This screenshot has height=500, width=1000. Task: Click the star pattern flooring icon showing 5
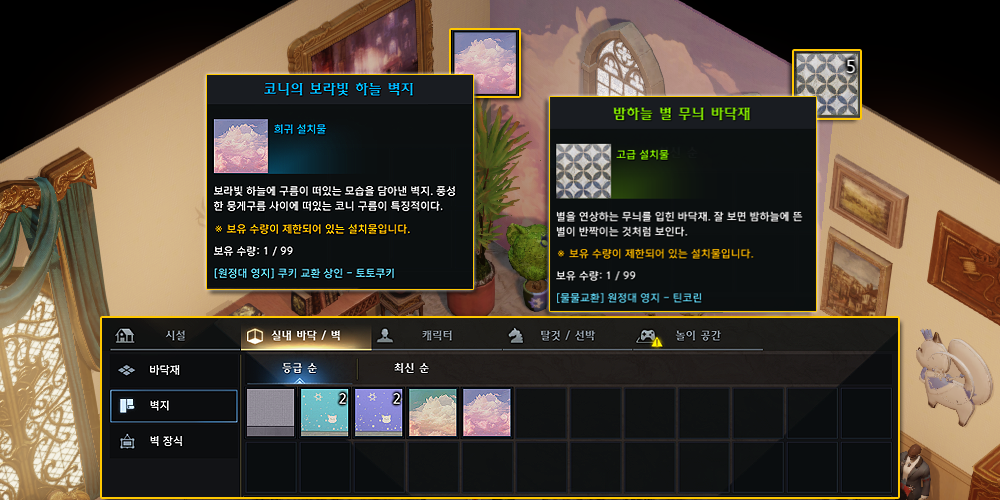coord(827,86)
